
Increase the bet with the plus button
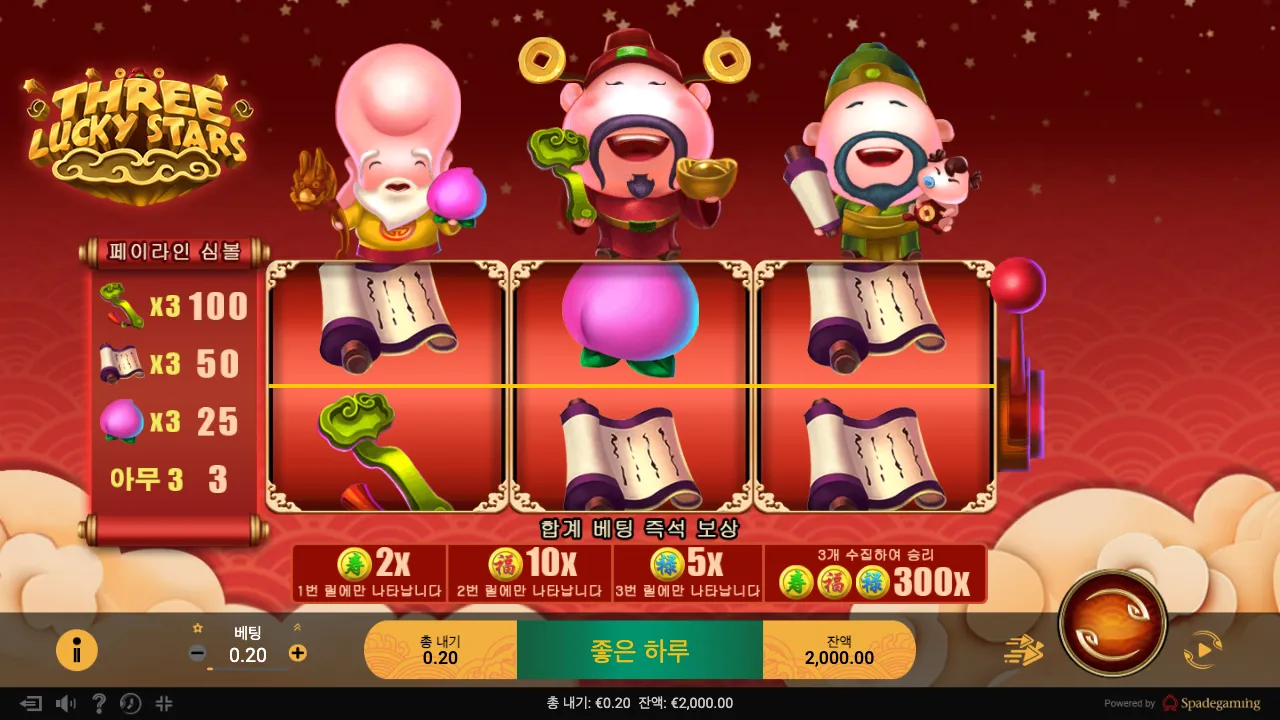[297, 654]
